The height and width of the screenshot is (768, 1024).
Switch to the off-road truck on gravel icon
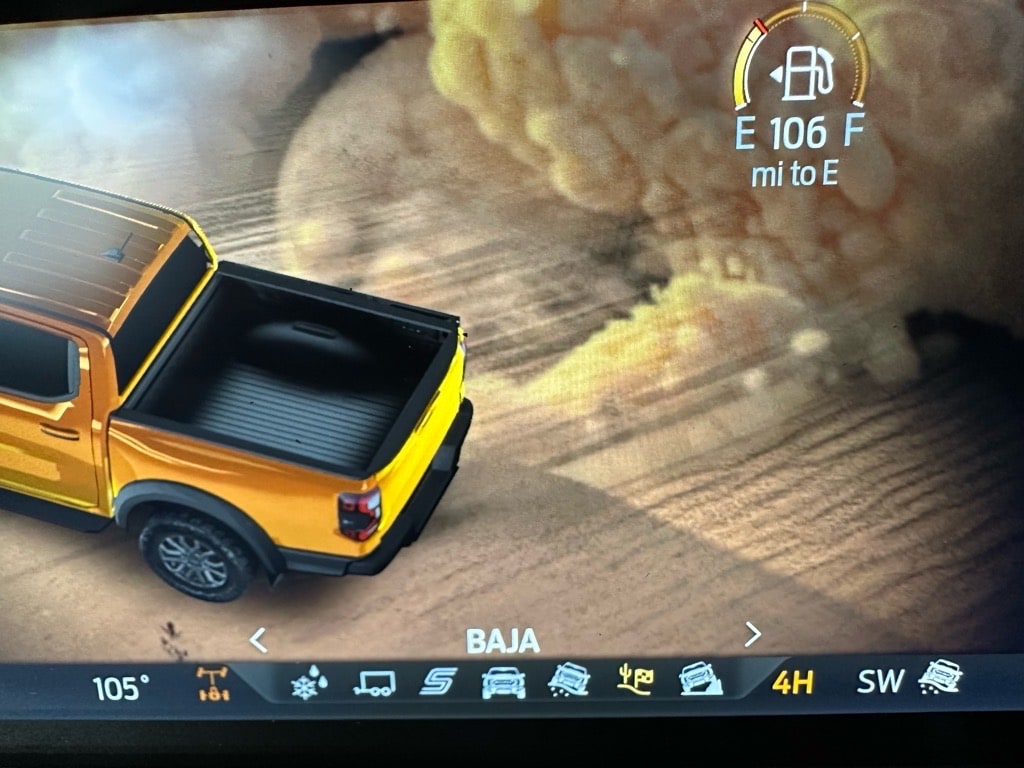coord(568,681)
